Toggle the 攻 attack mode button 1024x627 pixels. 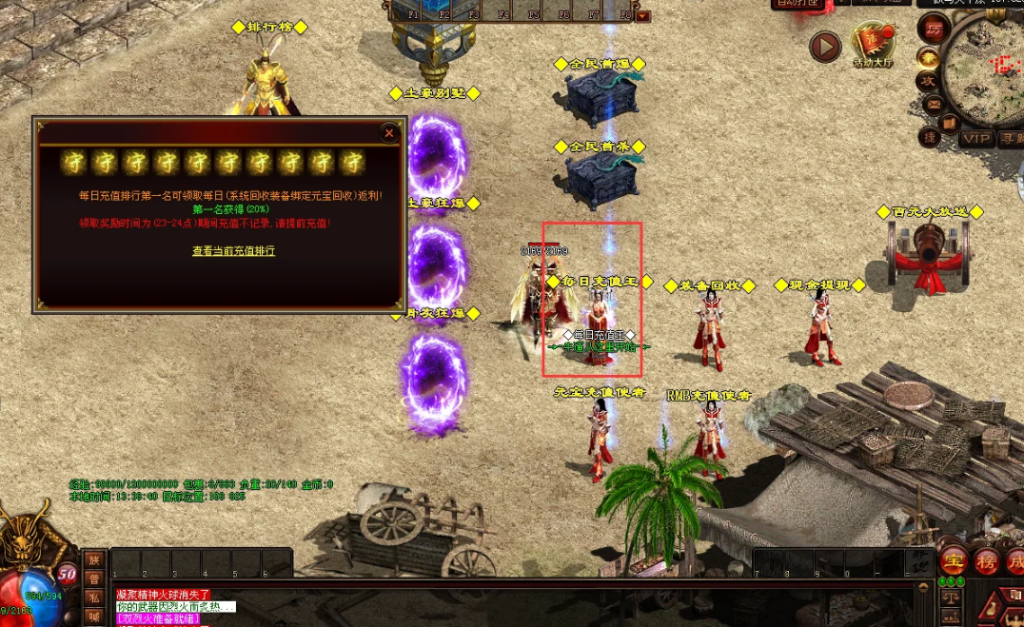(929, 80)
